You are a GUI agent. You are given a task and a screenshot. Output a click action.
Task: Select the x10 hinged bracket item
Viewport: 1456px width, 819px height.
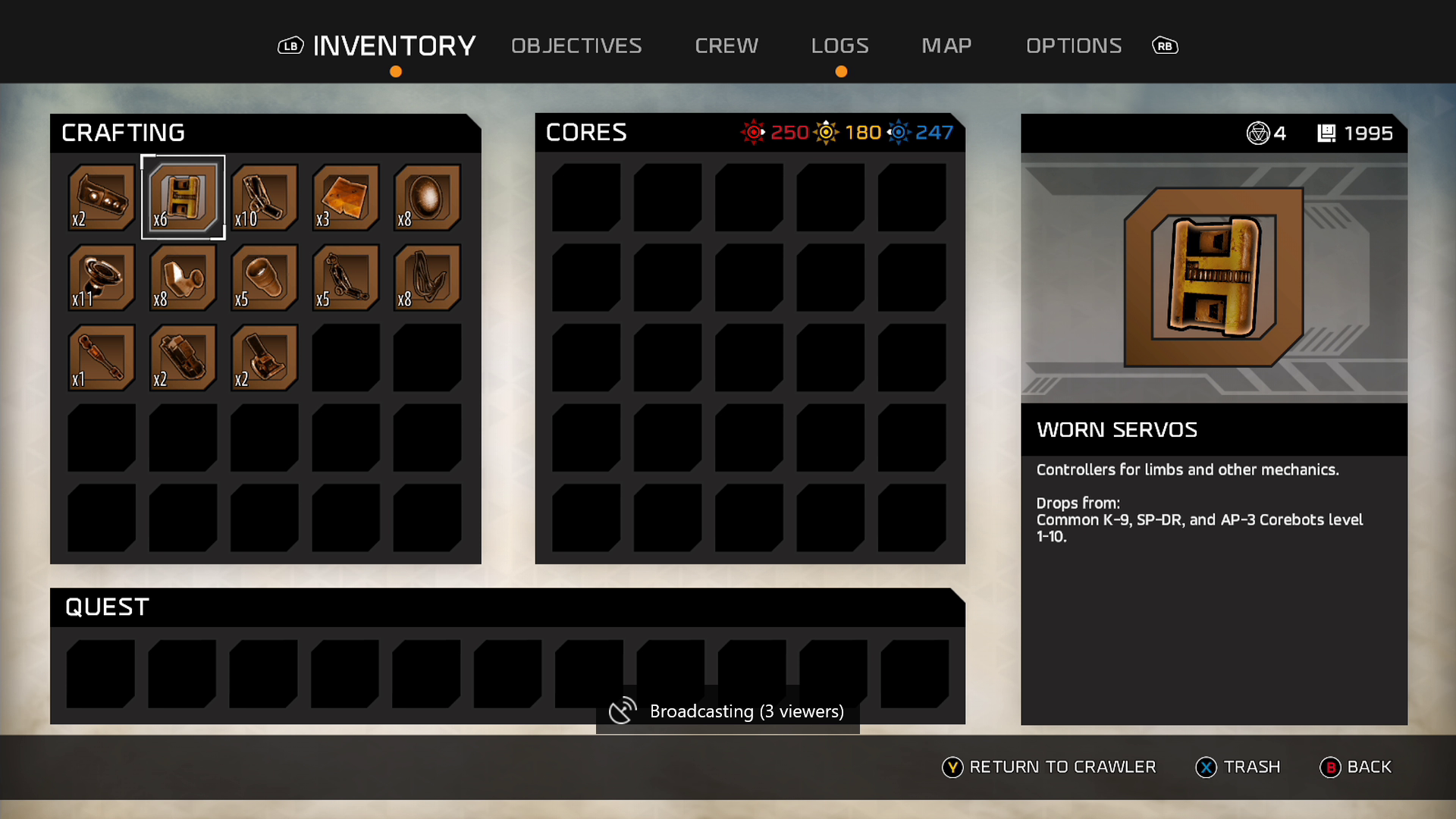(265, 197)
